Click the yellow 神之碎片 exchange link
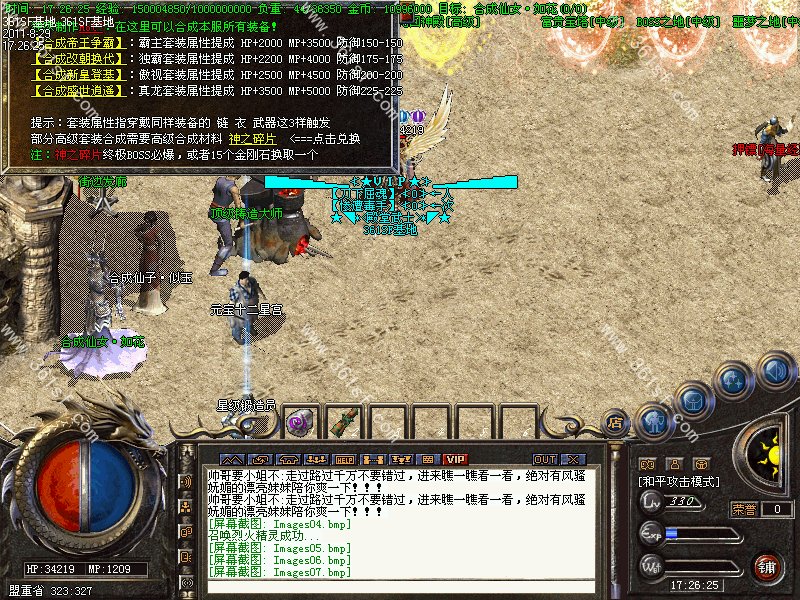The height and width of the screenshot is (600, 800). pyautogui.click(x=252, y=137)
